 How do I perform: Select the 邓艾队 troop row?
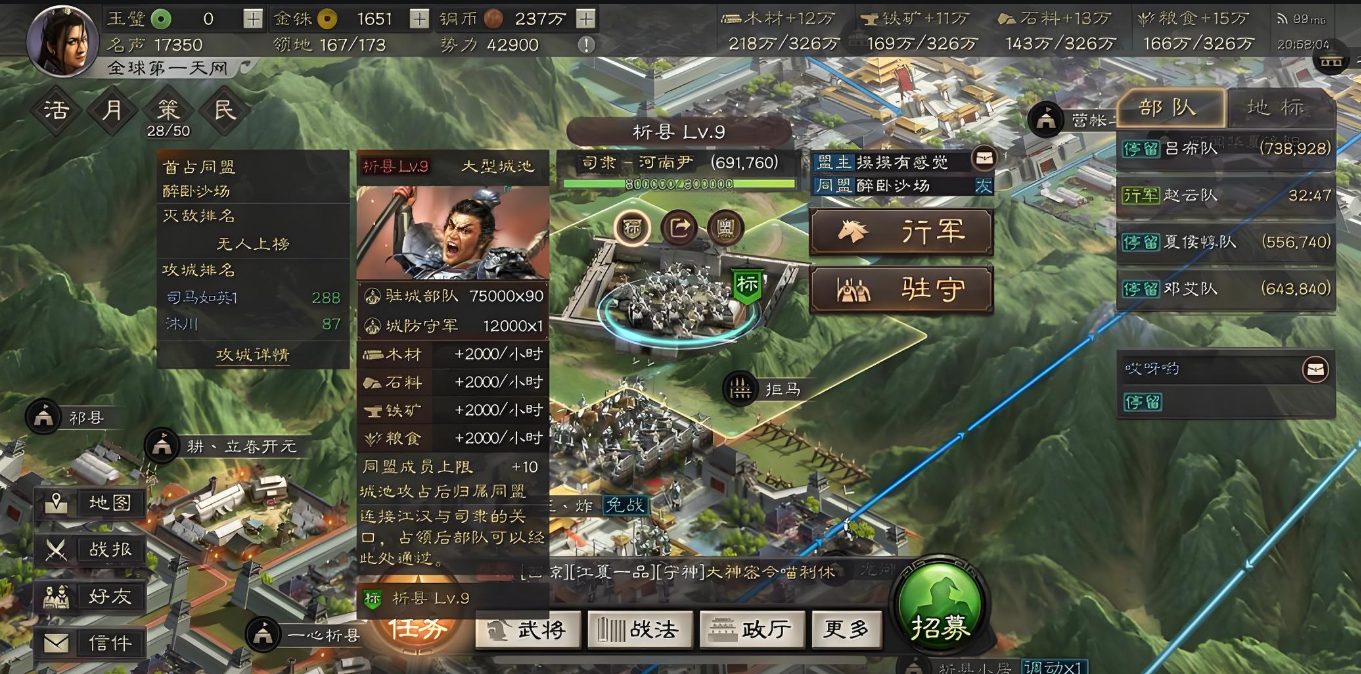pyautogui.click(x=1226, y=288)
